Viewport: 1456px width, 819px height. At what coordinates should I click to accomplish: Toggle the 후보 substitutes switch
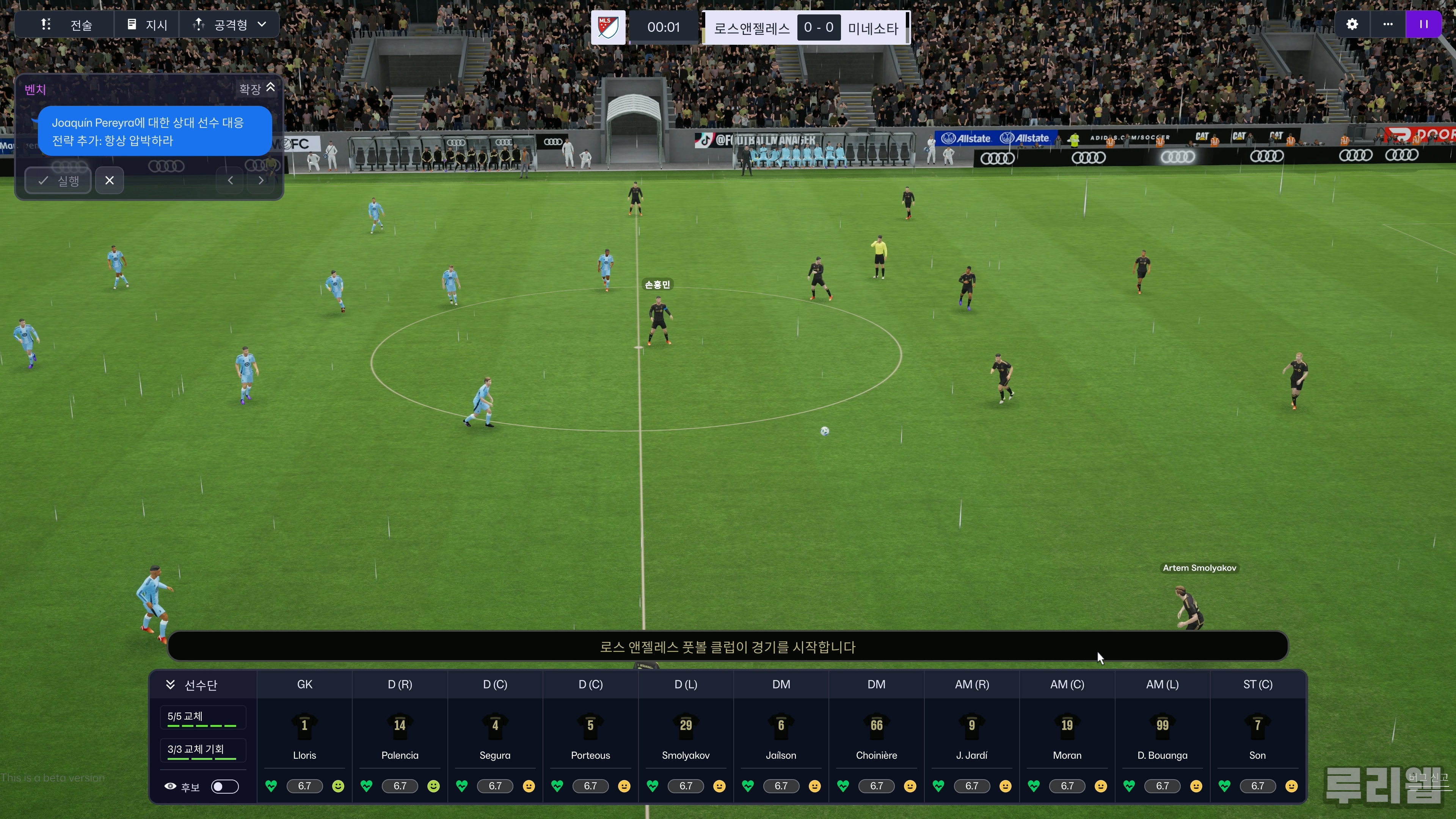pyautogui.click(x=224, y=787)
